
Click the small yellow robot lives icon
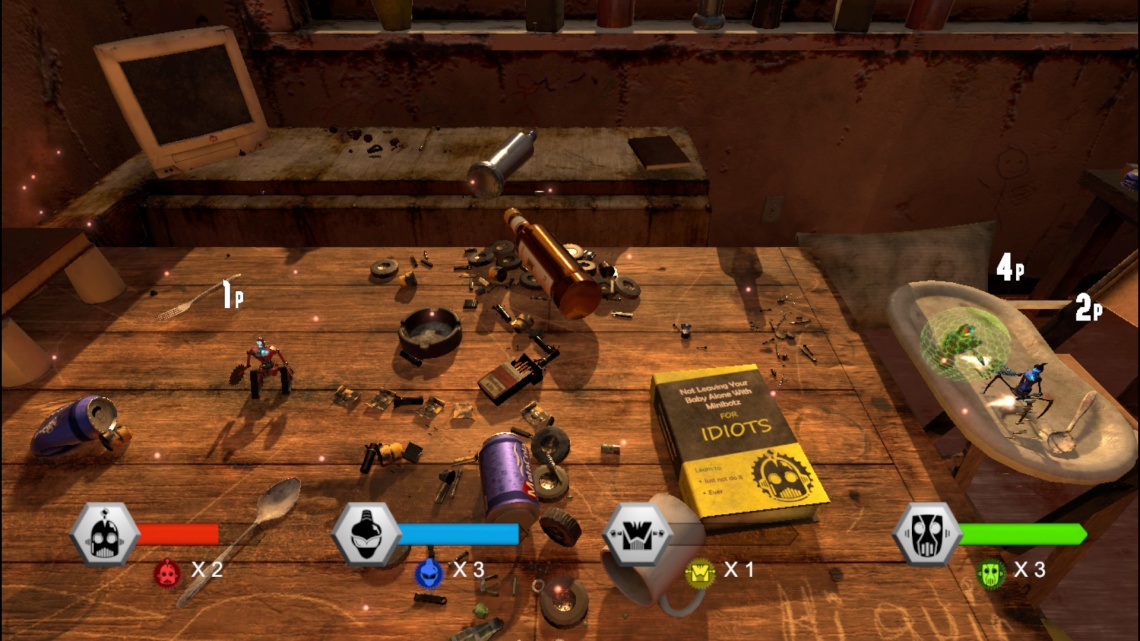pos(699,572)
